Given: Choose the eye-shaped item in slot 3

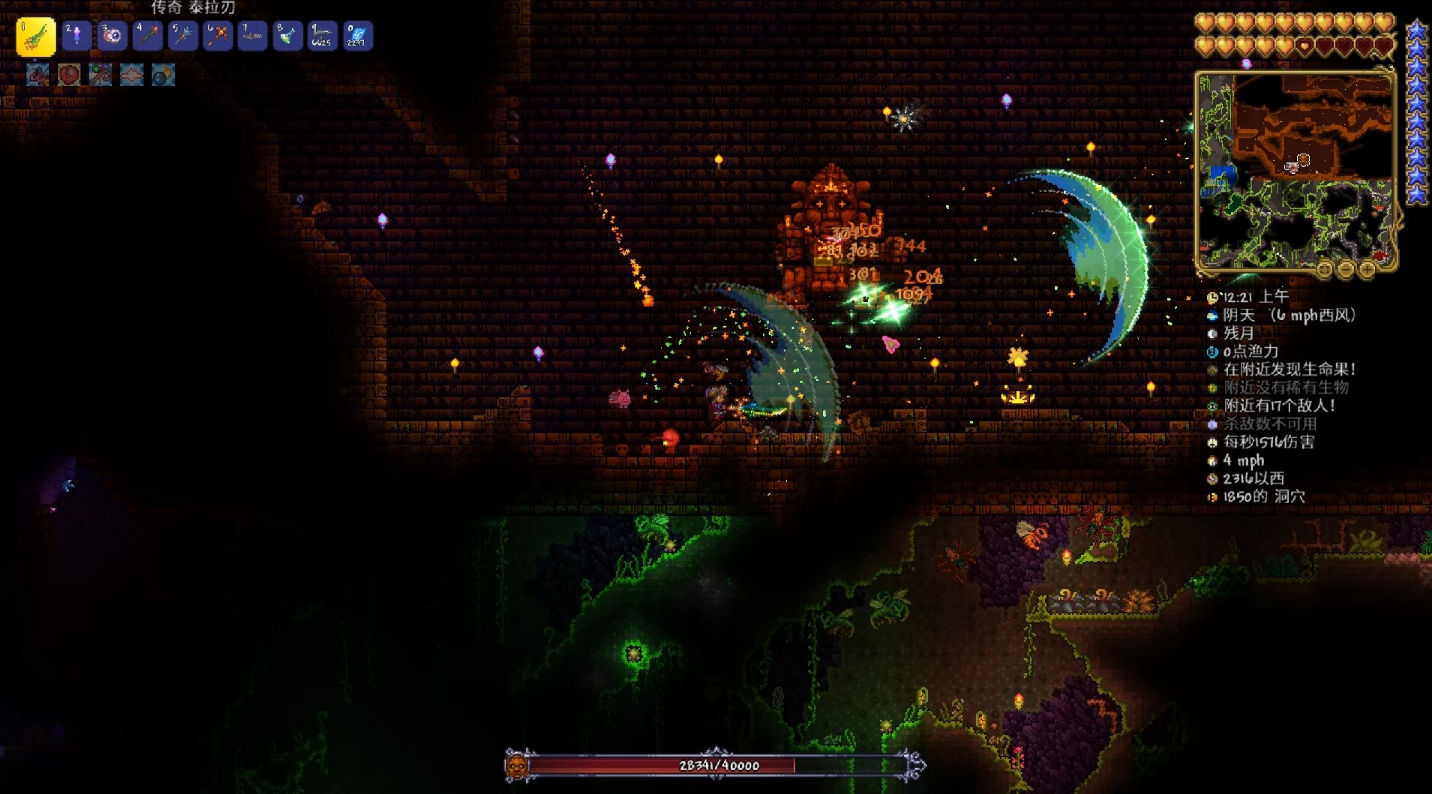Looking at the screenshot, I should 112,36.
